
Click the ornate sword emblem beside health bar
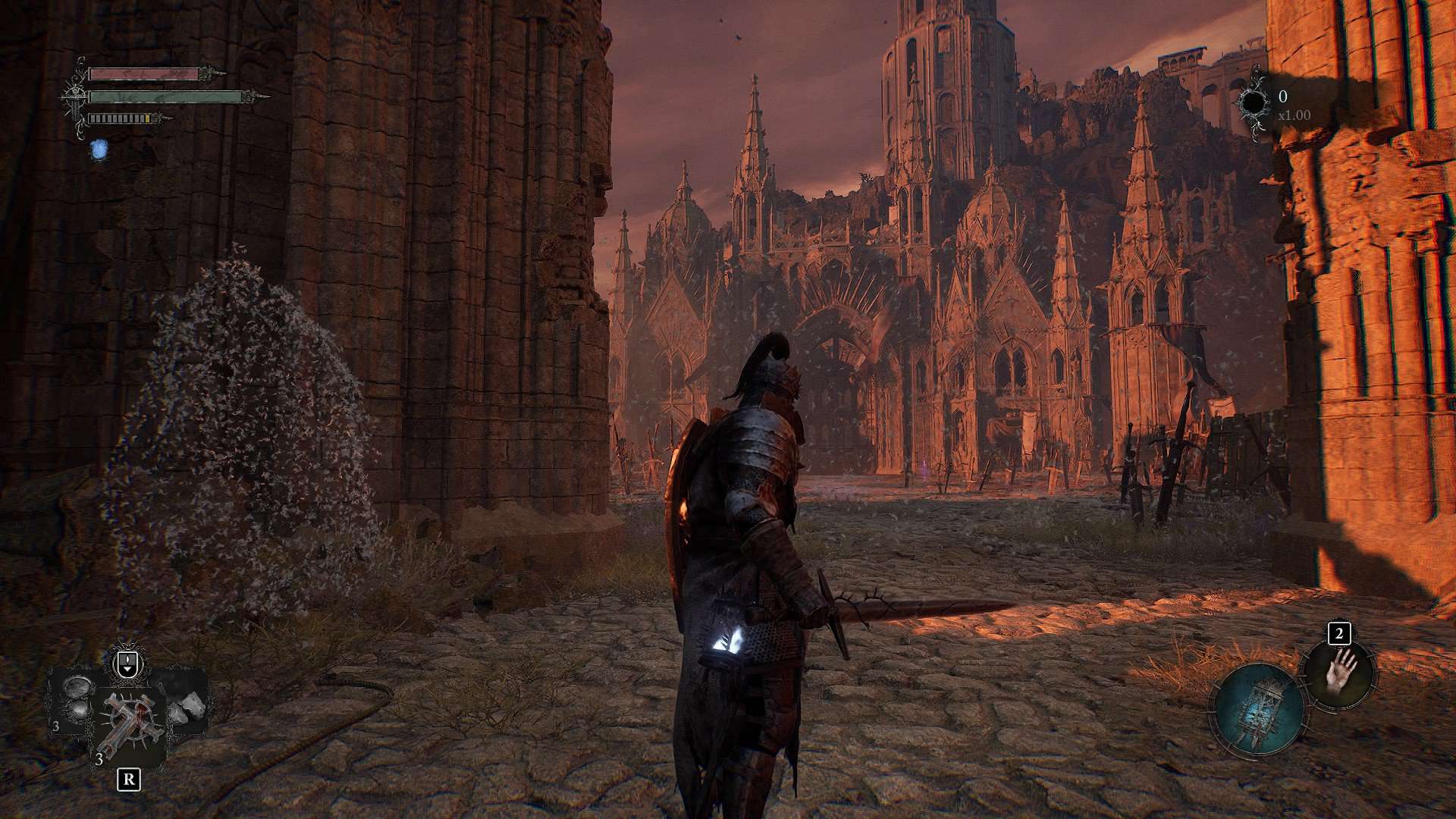click(x=75, y=96)
